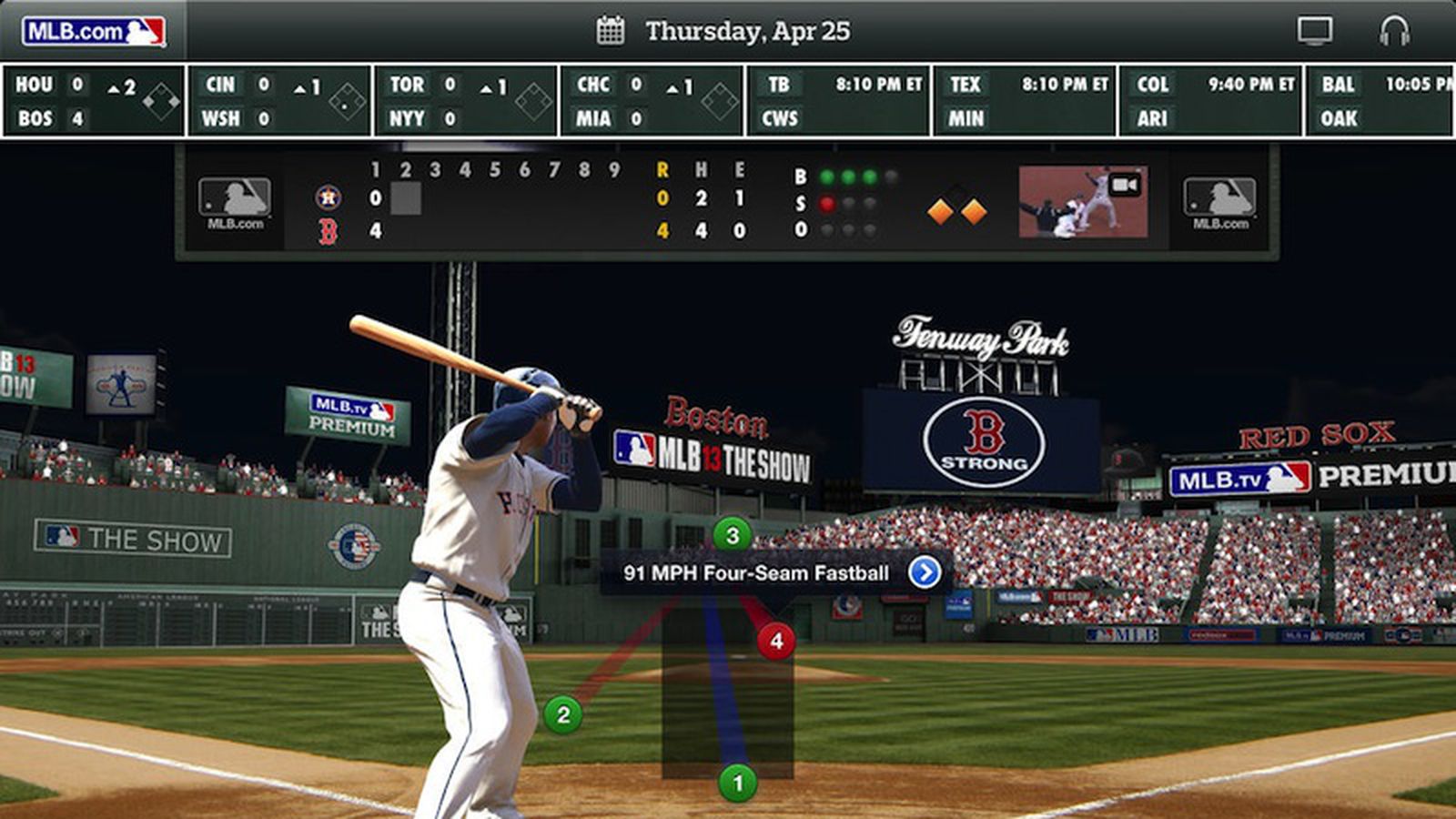Play the video highlight thumbnail
Image resolution: width=1456 pixels, height=819 pixels.
tap(1083, 201)
